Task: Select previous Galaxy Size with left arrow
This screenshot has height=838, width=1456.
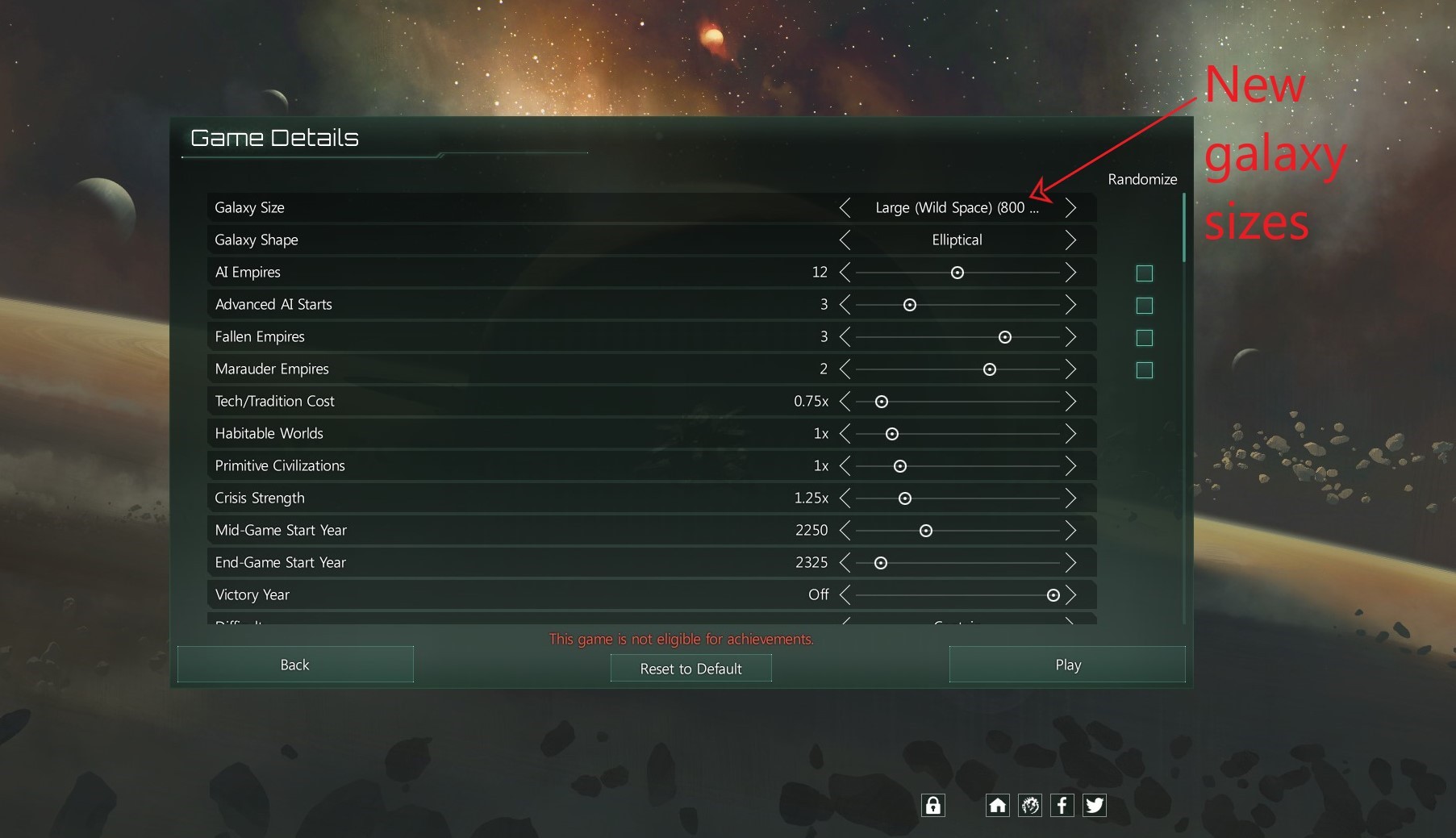Action: [845, 208]
